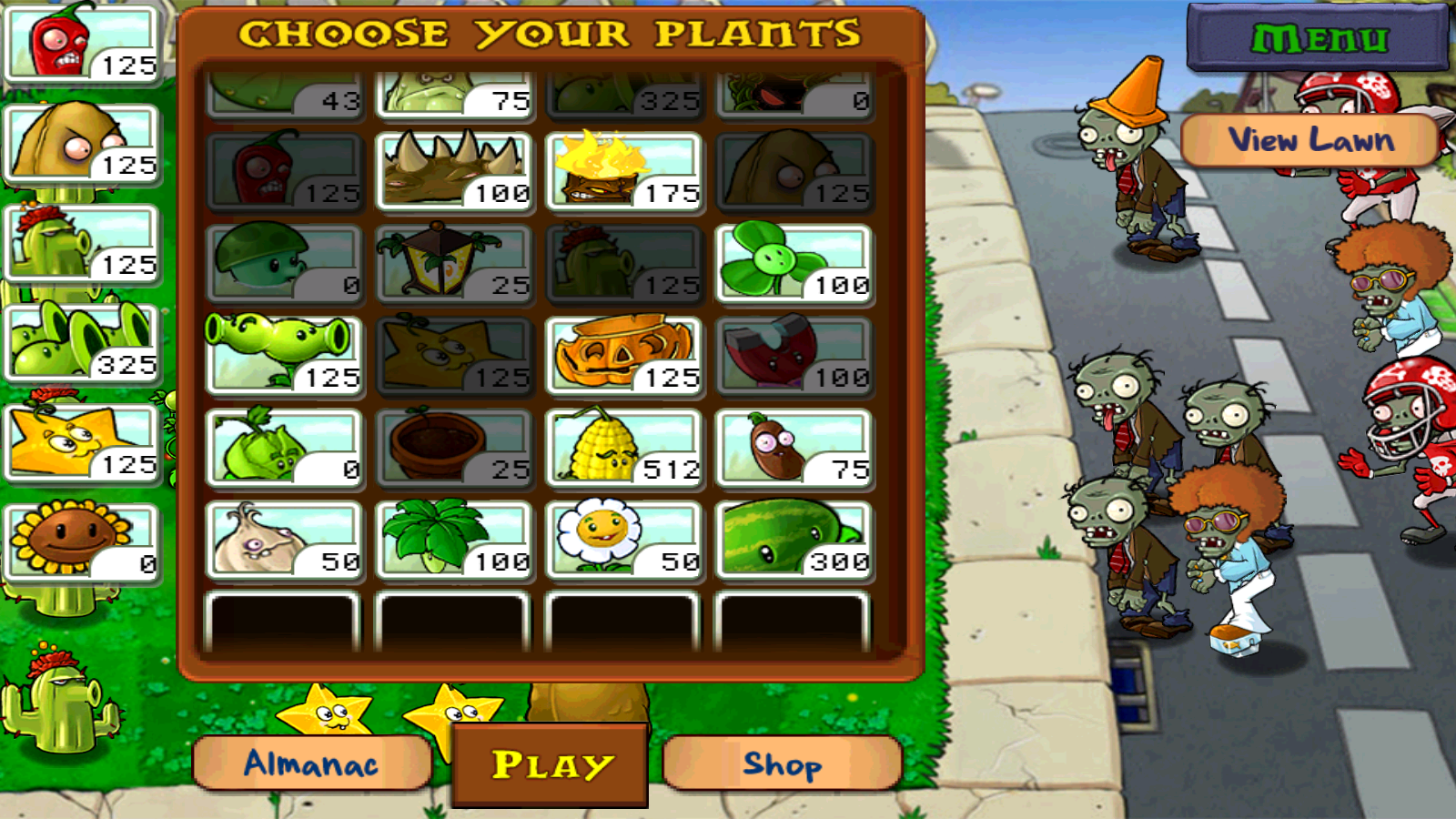Choose the Kernel-pult corn seed packet
The height and width of the screenshot is (819, 1456).
click(x=624, y=448)
